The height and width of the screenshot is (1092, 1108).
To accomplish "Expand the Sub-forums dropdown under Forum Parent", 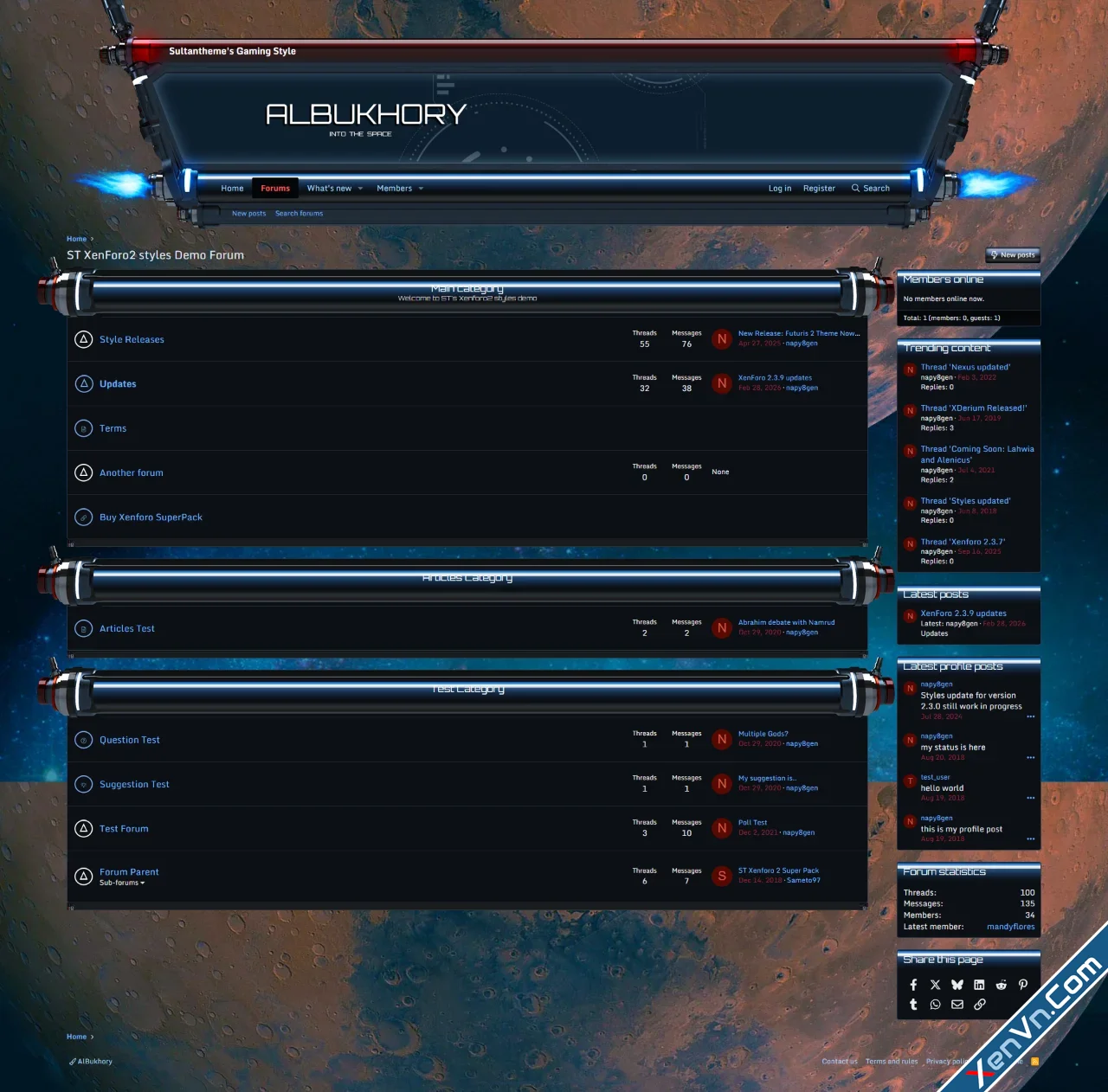I will [x=122, y=883].
